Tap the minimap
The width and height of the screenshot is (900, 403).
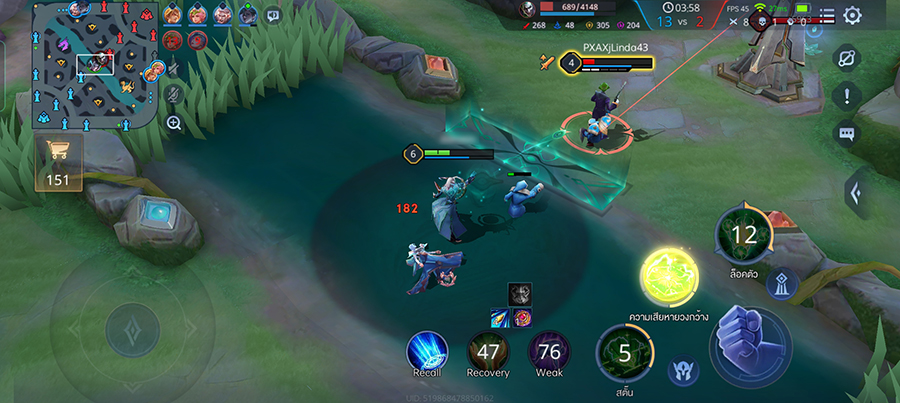tap(96, 66)
